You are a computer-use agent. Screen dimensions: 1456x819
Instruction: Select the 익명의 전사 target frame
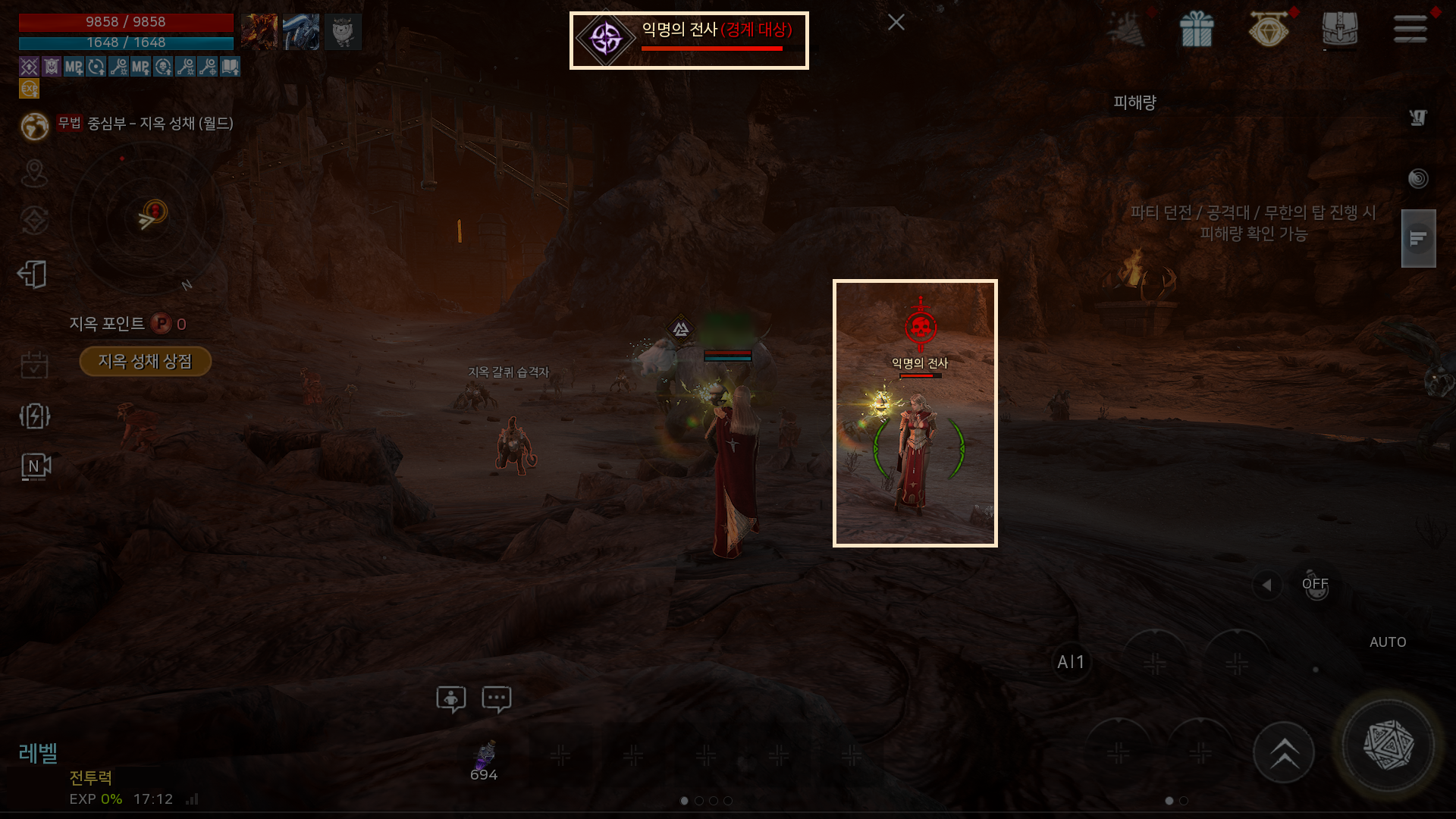coord(689,40)
